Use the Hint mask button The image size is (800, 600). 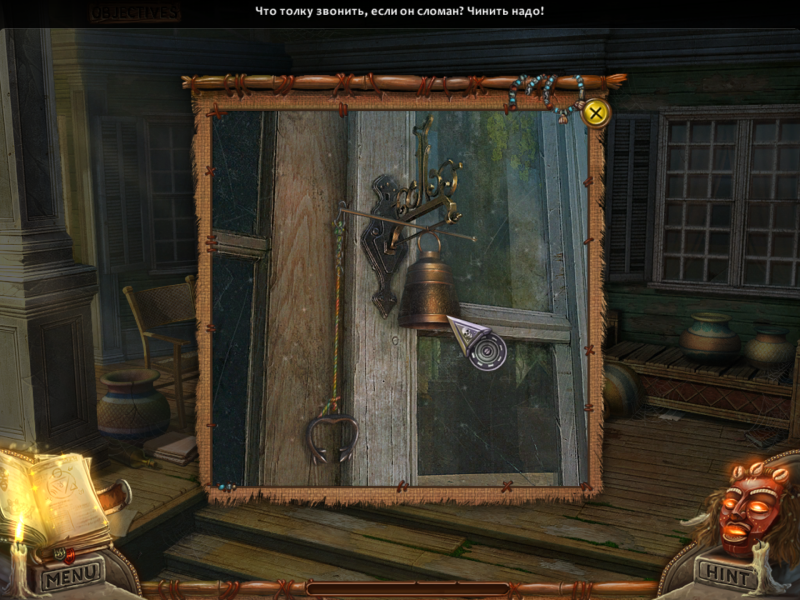pyautogui.click(x=725, y=574)
